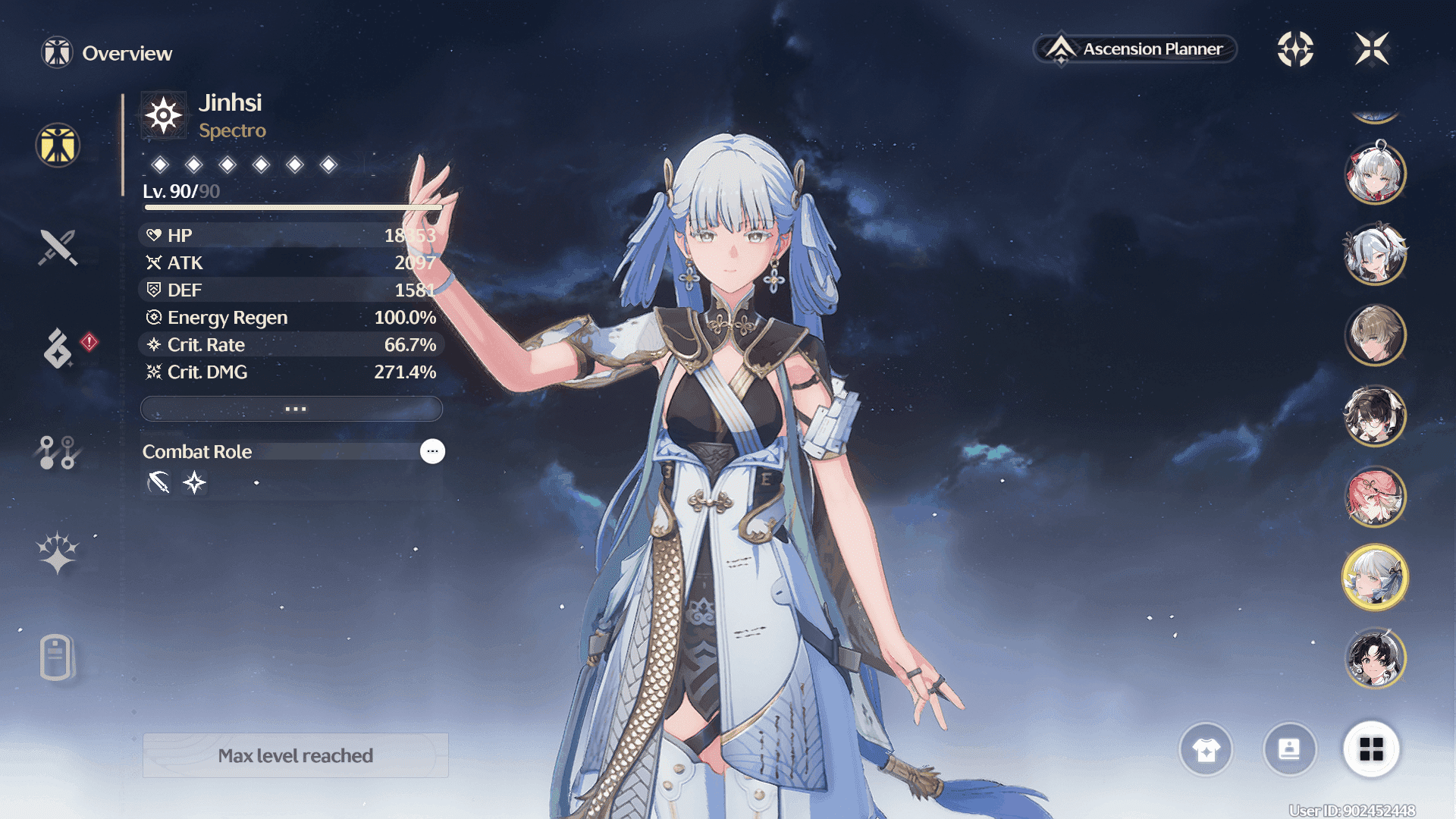This screenshot has width=1456, height=819.
Task: Close the character overview screen
Action: pos(1372,49)
